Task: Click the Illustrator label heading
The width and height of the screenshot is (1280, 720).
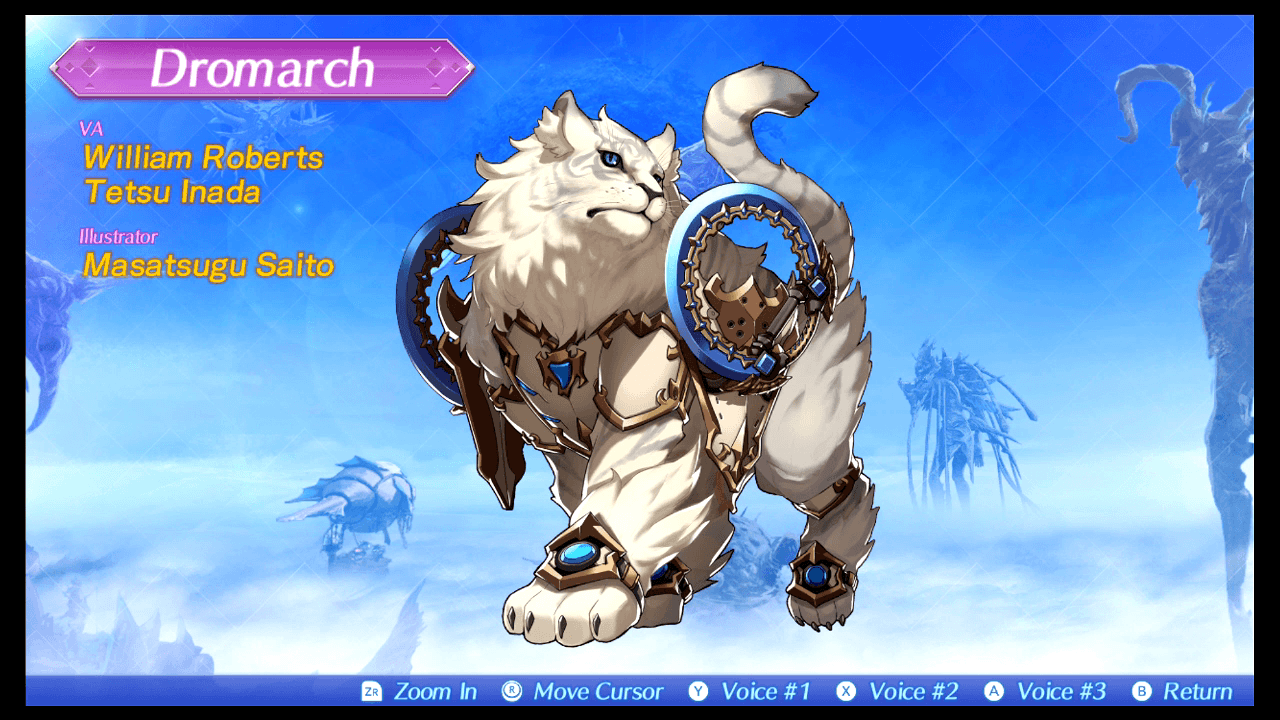Action: 119,237
